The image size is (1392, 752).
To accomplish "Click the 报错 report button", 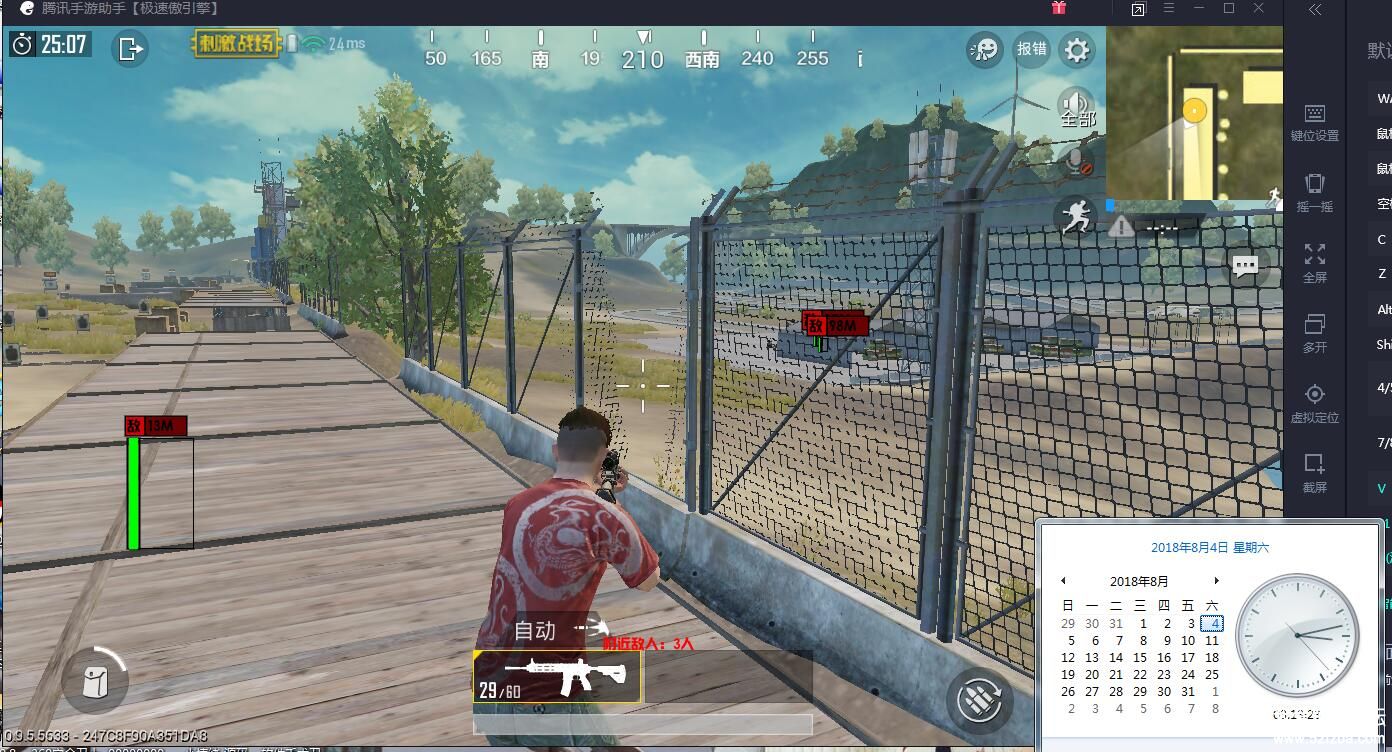I will coord(1031,49).
